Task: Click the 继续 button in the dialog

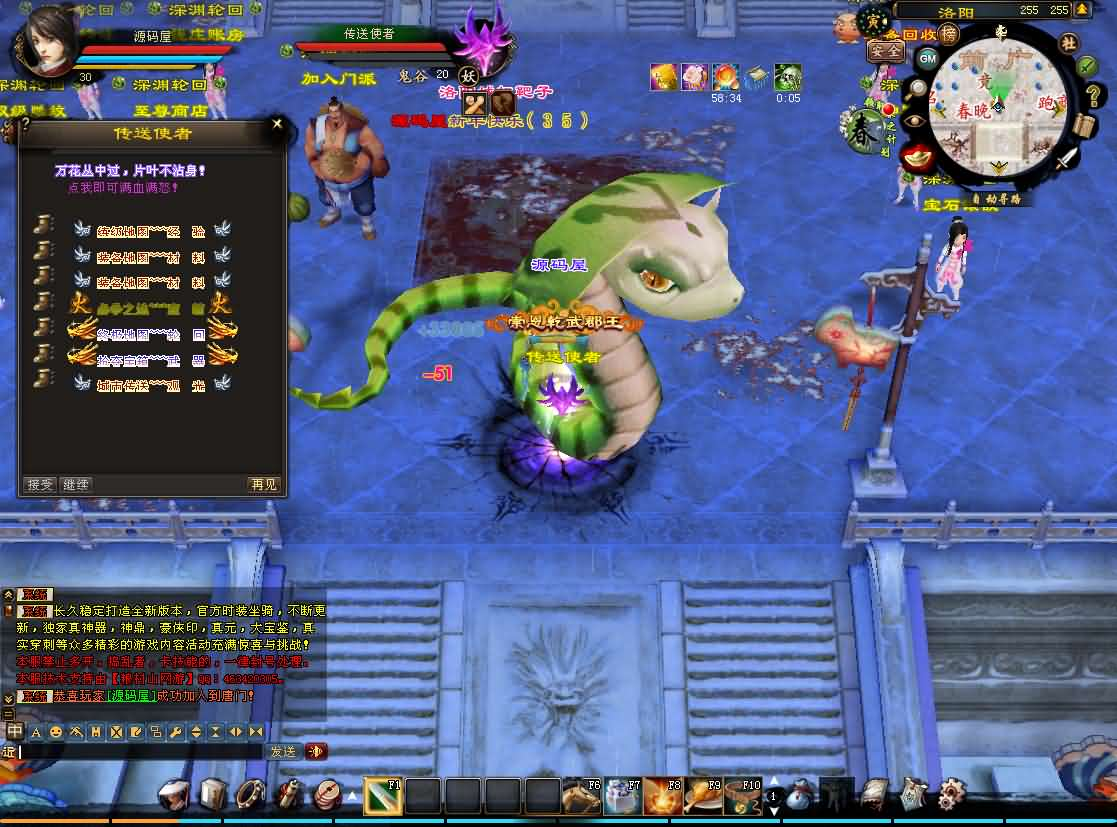Action: coord(76,484)
